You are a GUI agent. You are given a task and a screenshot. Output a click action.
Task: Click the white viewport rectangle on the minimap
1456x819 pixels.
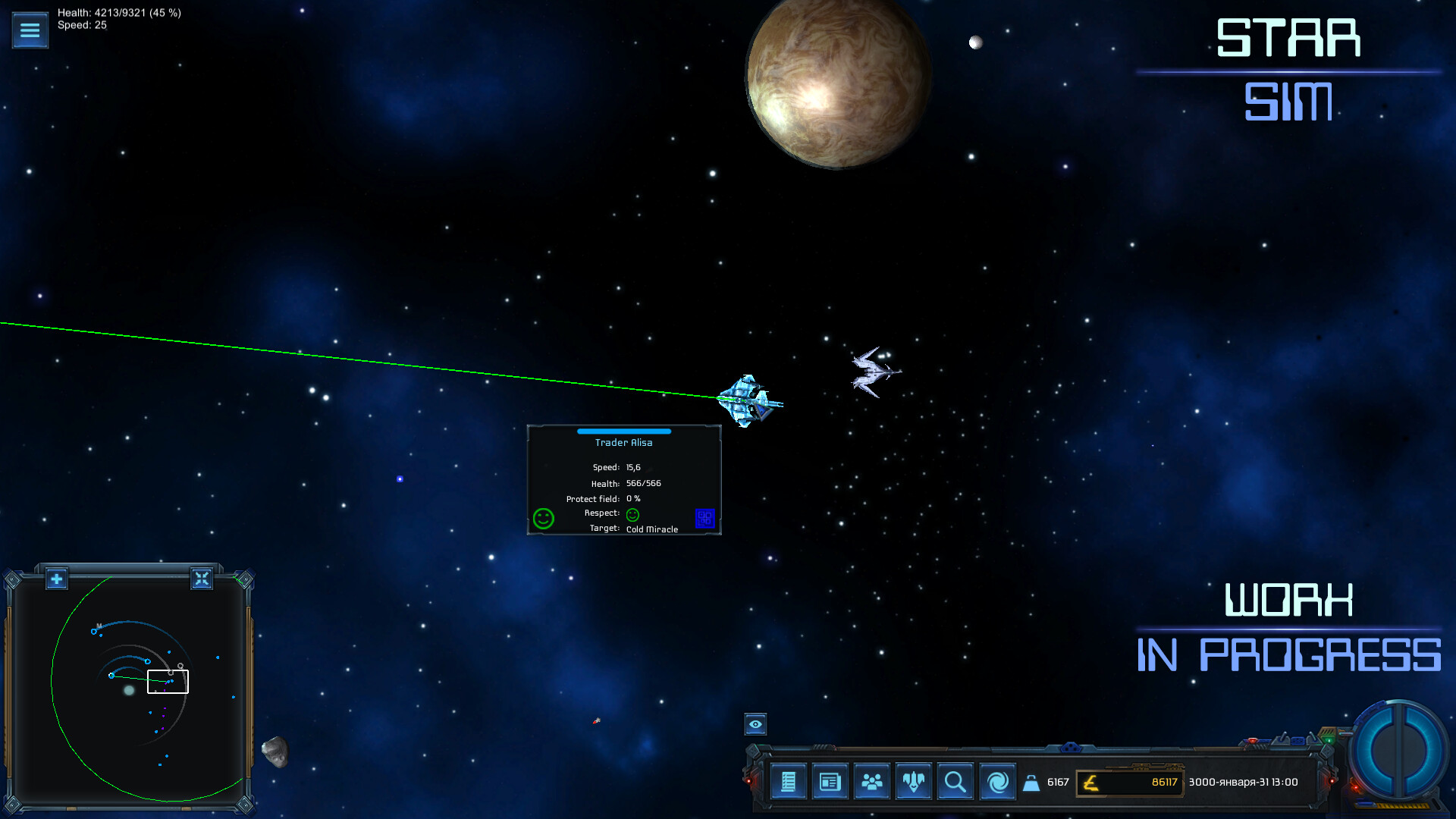(168, 681)
